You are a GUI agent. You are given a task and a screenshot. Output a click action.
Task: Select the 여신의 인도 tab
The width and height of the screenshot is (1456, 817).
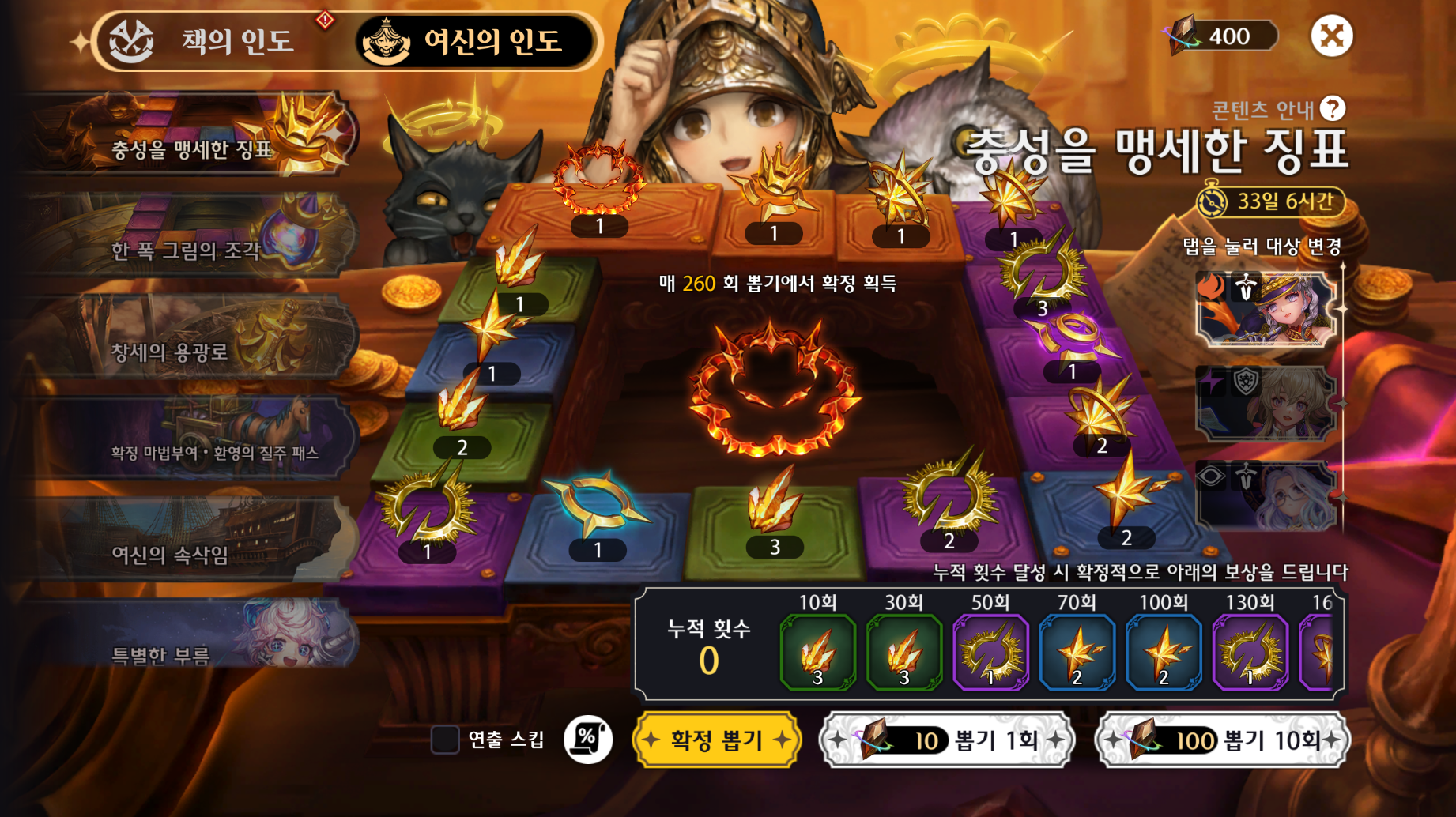(x=474, y=41)
